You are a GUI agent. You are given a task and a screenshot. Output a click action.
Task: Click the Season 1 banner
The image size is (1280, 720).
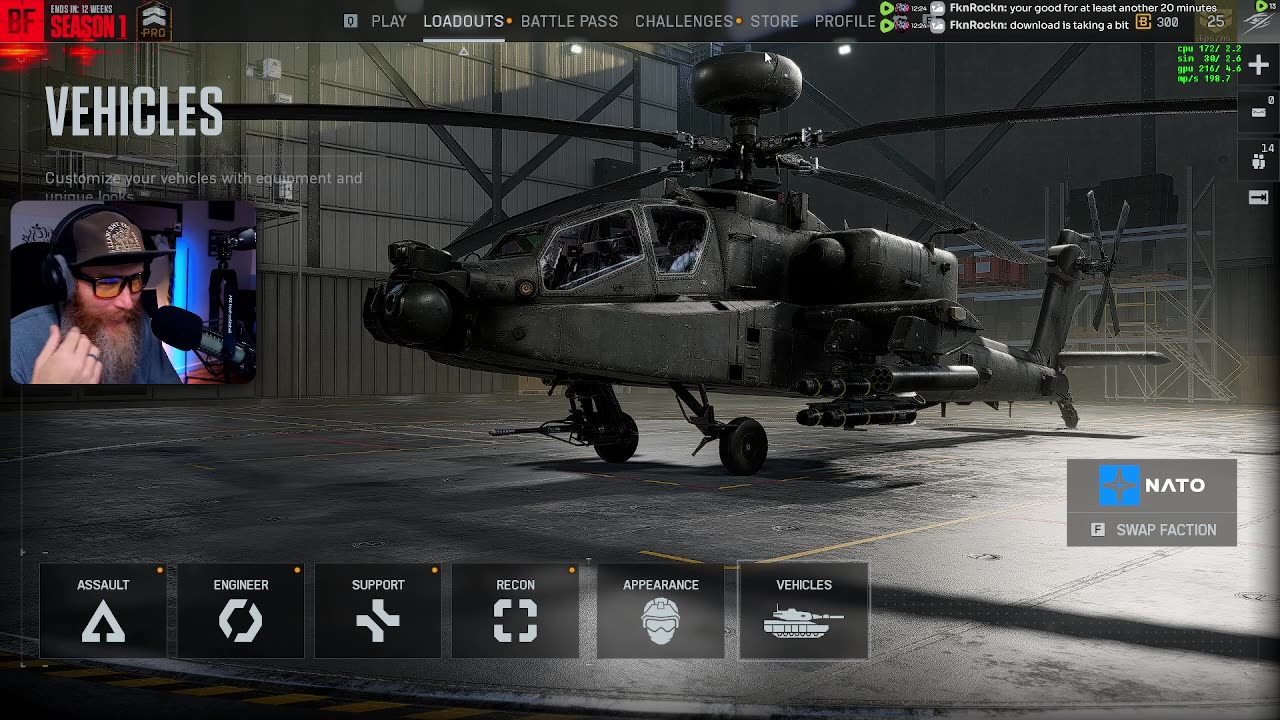click(x=88, y=21)
